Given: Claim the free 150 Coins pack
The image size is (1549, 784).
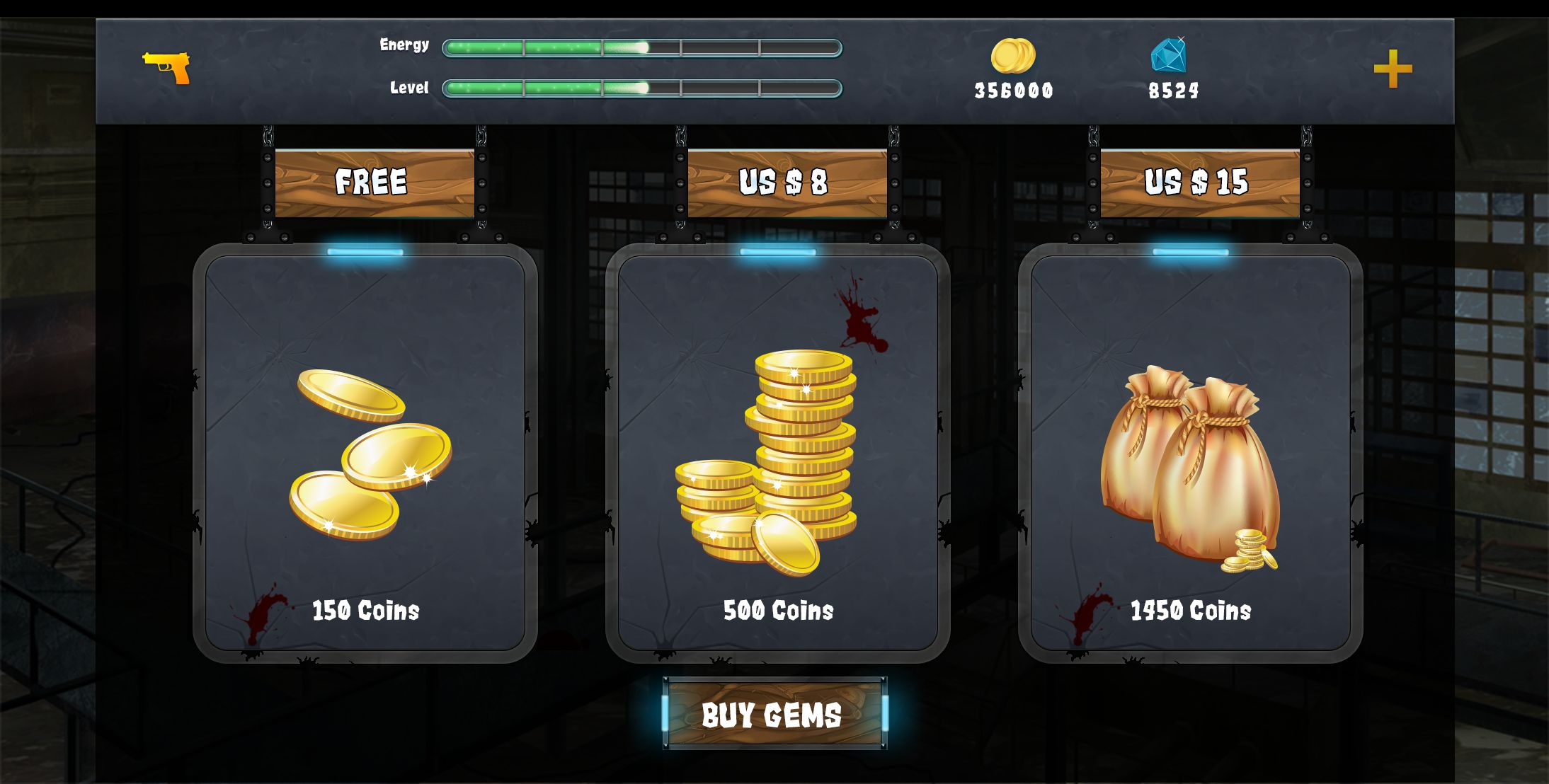Looking at the screenshot, I should pyautogui.click(x=365, y=453).
